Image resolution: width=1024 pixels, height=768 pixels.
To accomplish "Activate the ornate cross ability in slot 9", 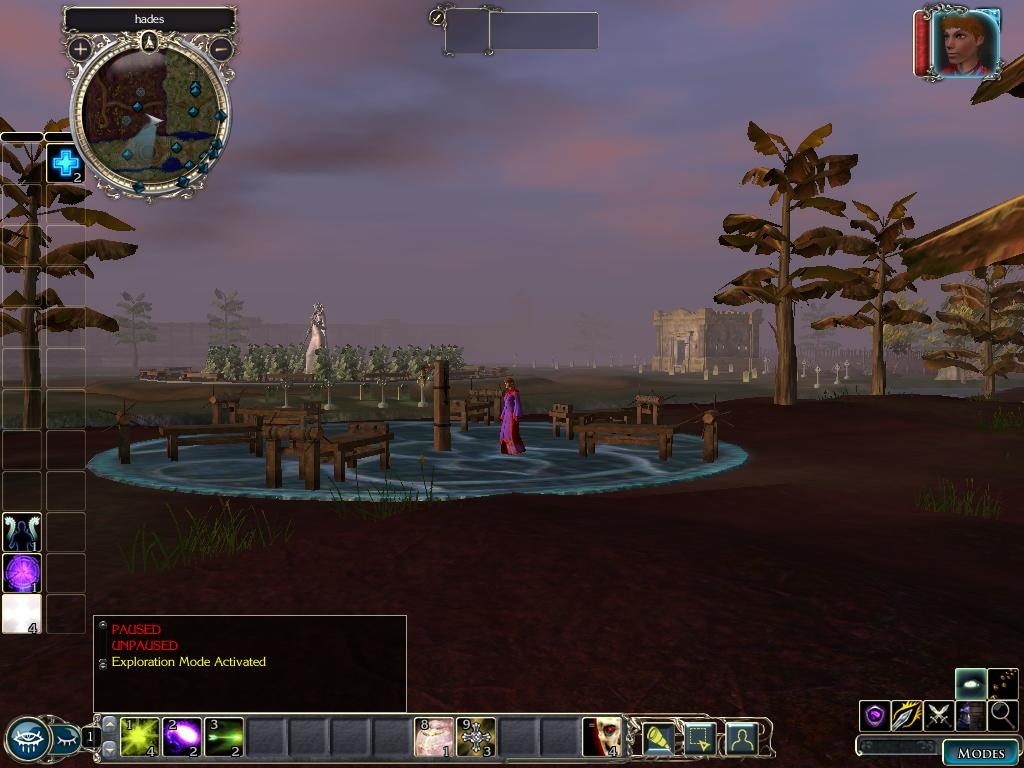I will tap(476, 738).
